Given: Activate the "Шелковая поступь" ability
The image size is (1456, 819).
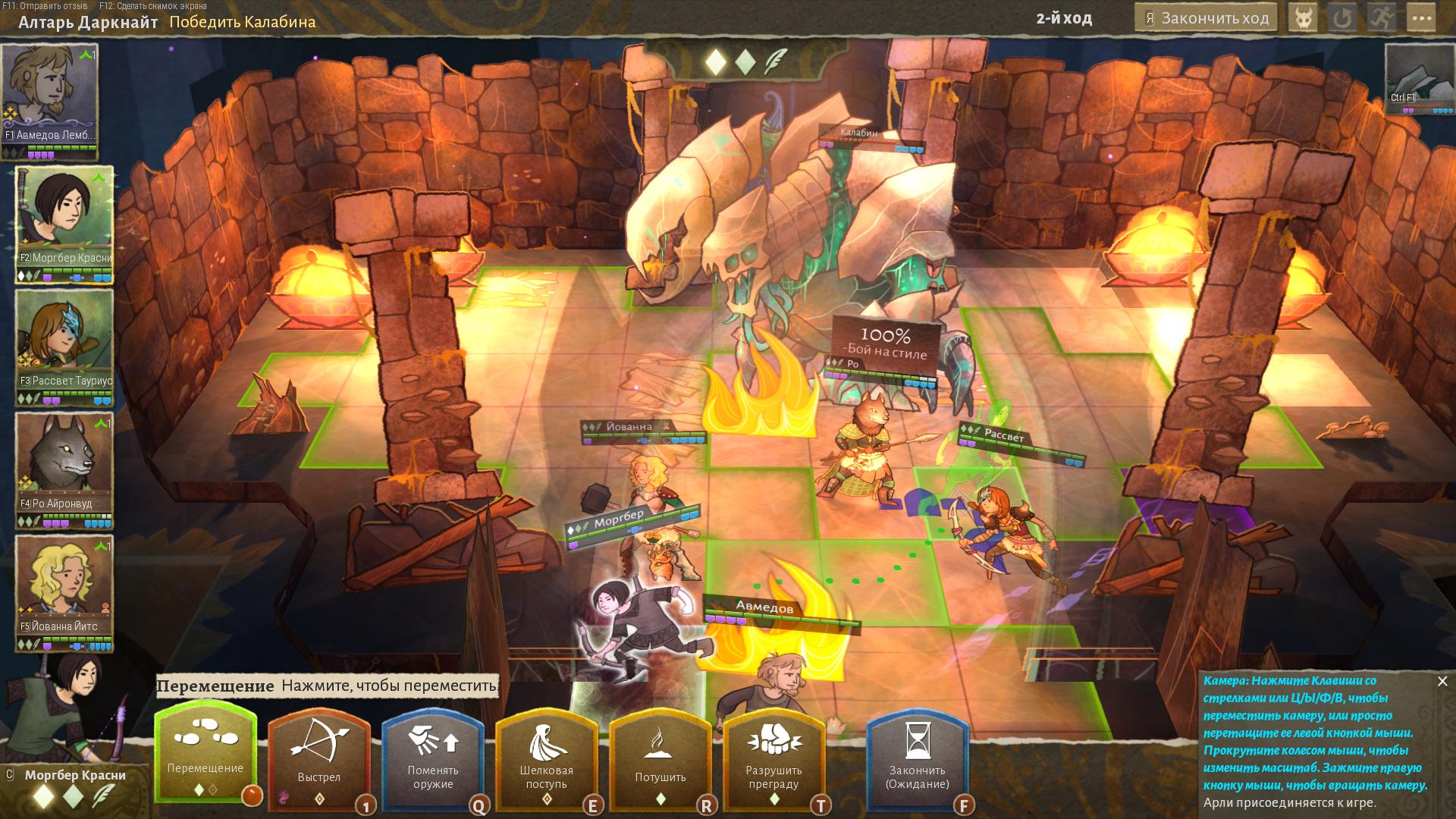Looking at the screenshot, I should click(546, 755).
